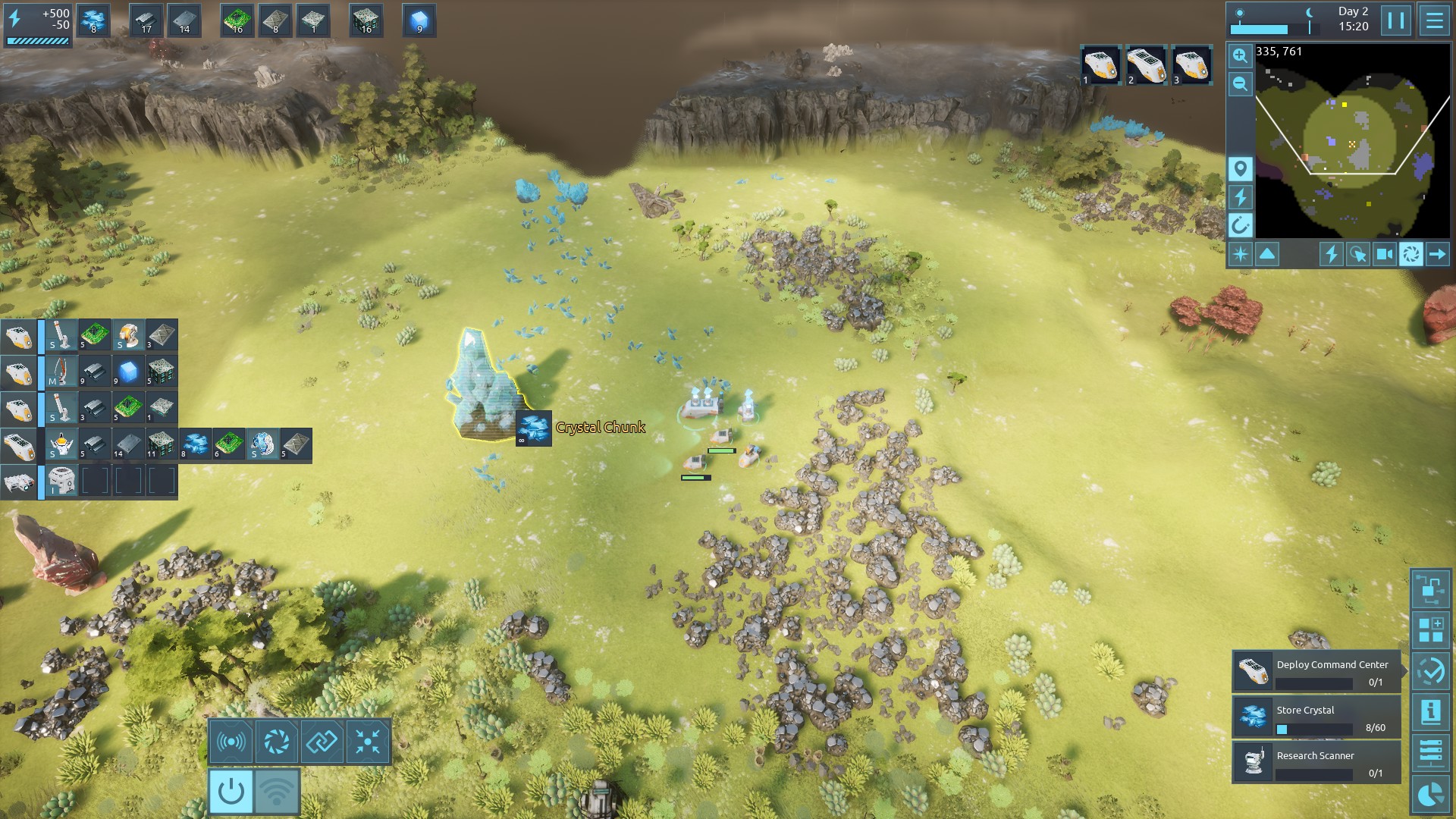Select control group 3 unit

pyautogui.click(x=1191, y=65)
